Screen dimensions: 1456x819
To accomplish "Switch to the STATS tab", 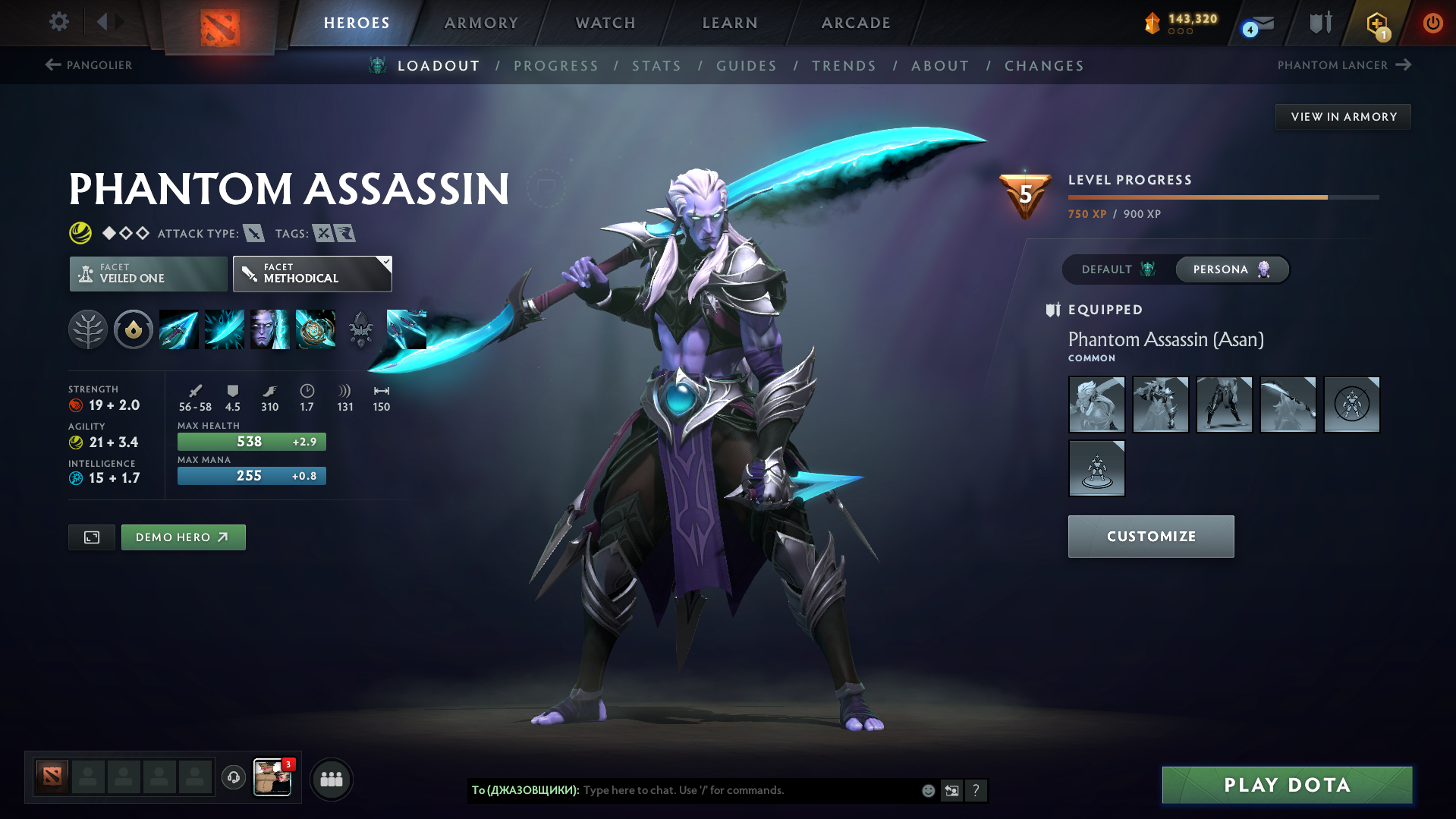I will (656, 65).
